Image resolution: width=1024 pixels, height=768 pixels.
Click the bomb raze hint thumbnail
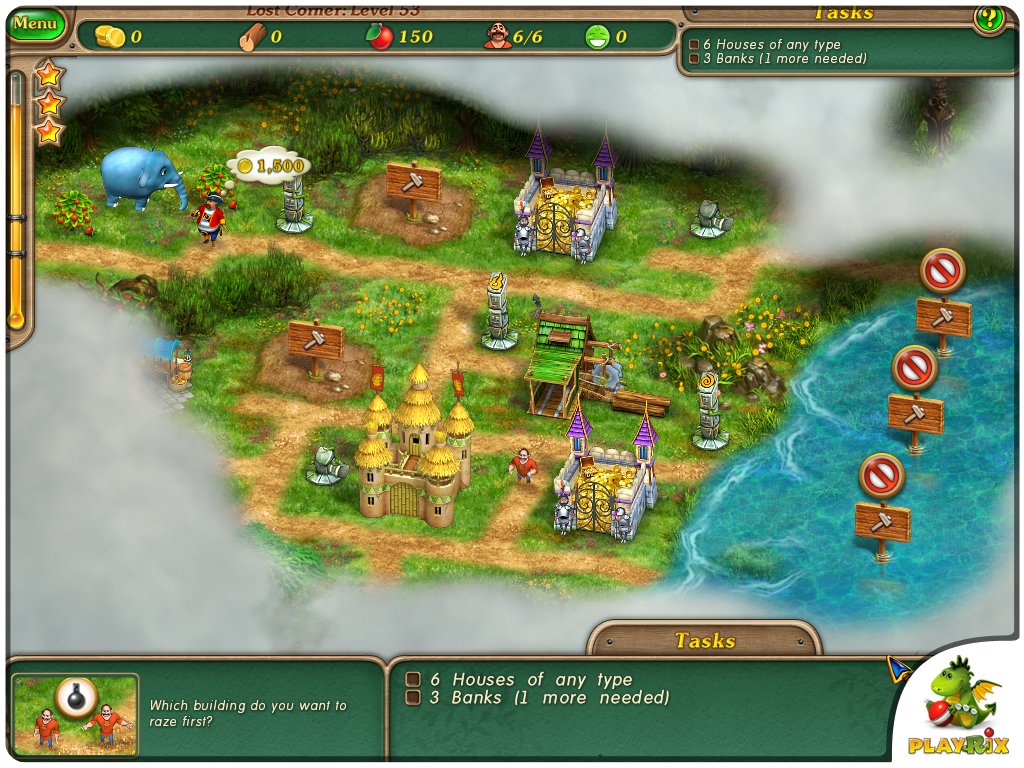click(x=75, y=711)
